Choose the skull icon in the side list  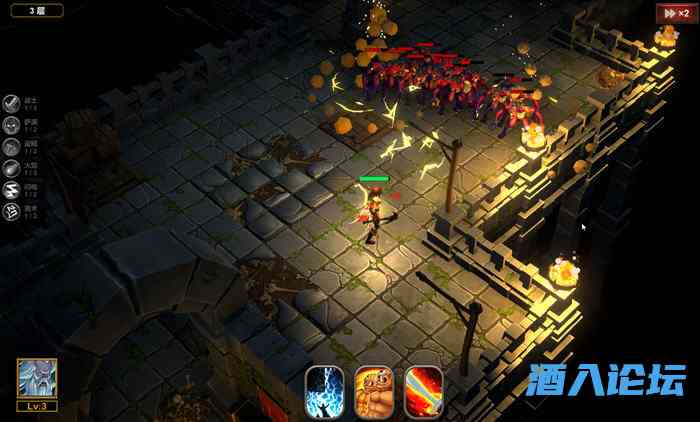(12, 125)
